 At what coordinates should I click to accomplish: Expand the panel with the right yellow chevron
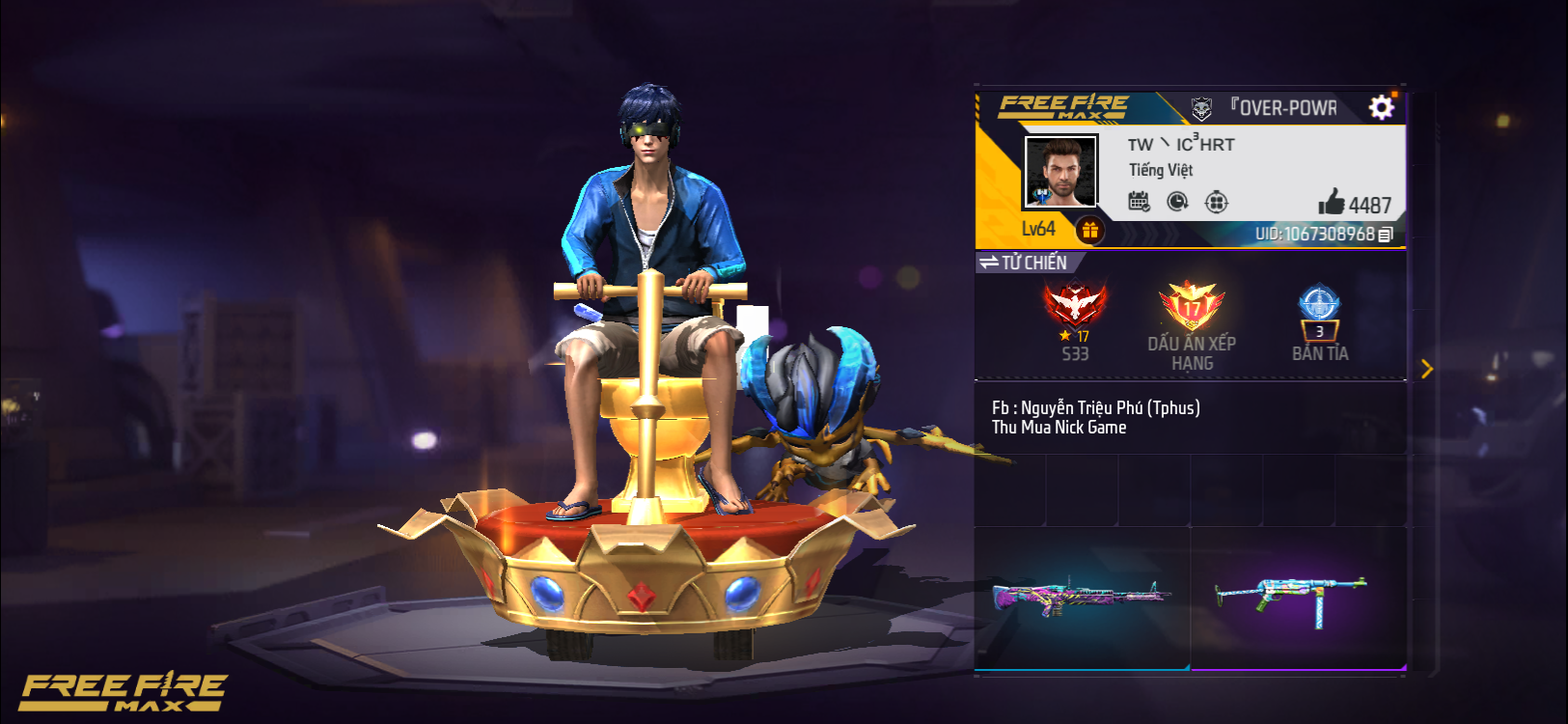click(1428, 369)
